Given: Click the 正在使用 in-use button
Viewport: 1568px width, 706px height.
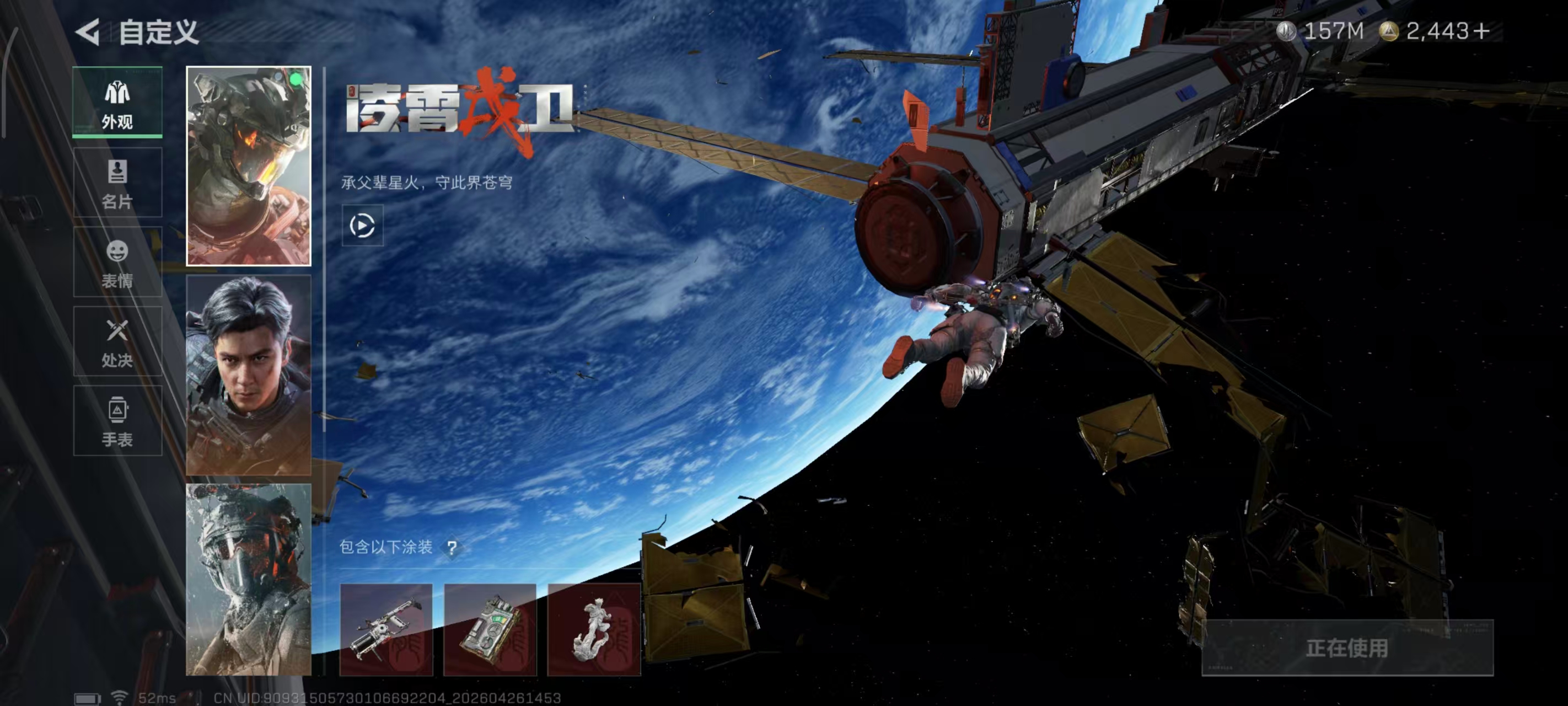Looking at the screenshot, I should (x=1347, y=648).
